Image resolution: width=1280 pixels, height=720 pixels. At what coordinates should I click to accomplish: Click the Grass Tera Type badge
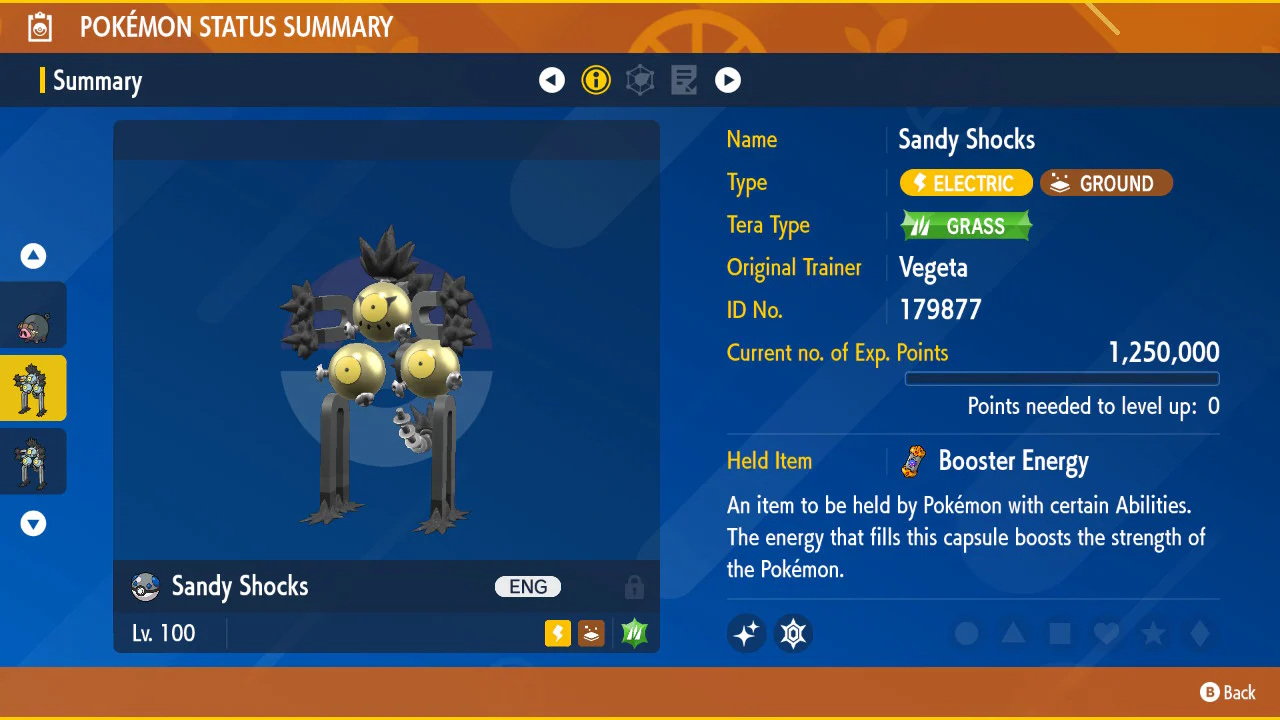tap(966, 226)
